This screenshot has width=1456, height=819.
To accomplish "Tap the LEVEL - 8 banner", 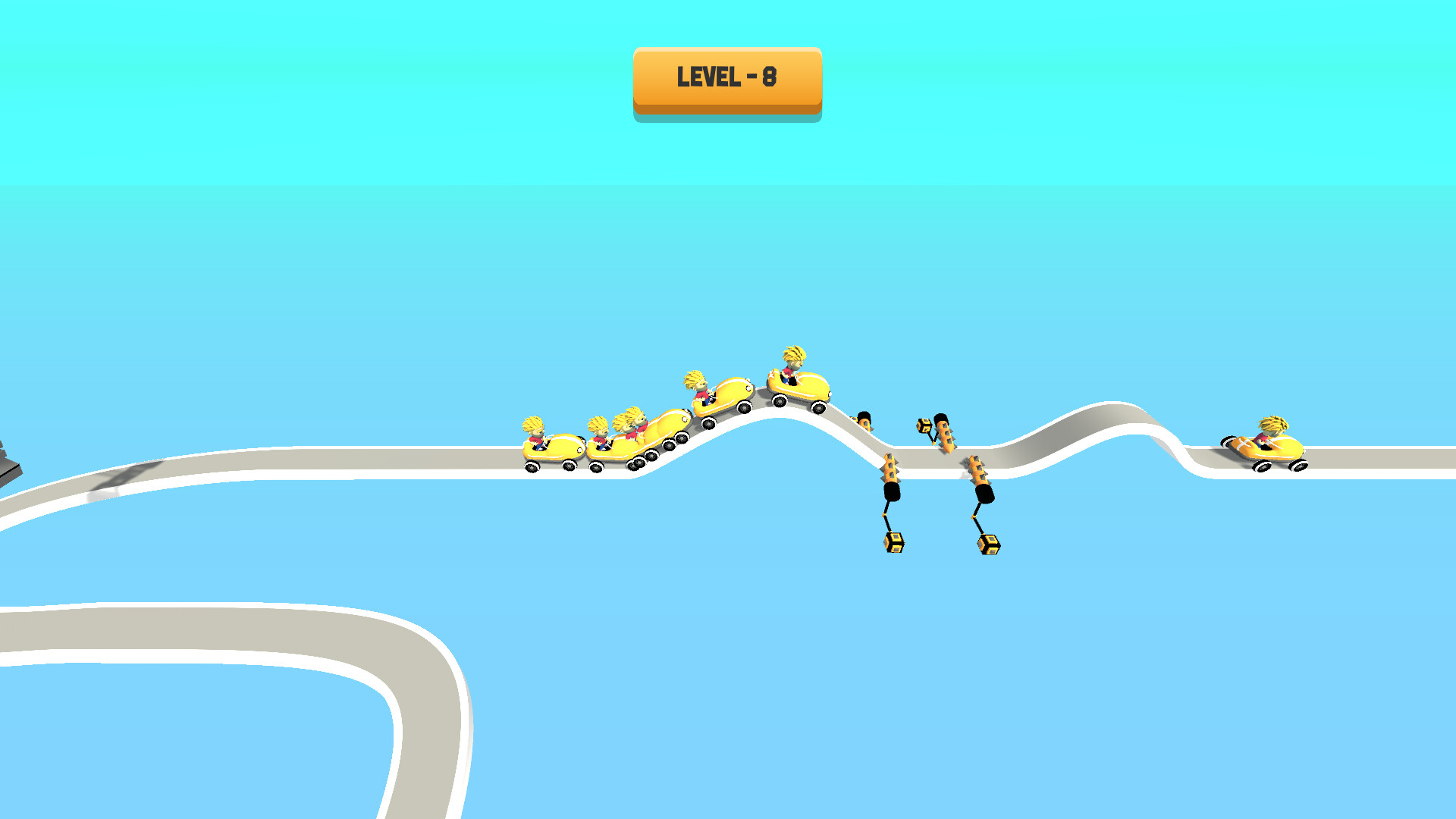I will [726, 76].
